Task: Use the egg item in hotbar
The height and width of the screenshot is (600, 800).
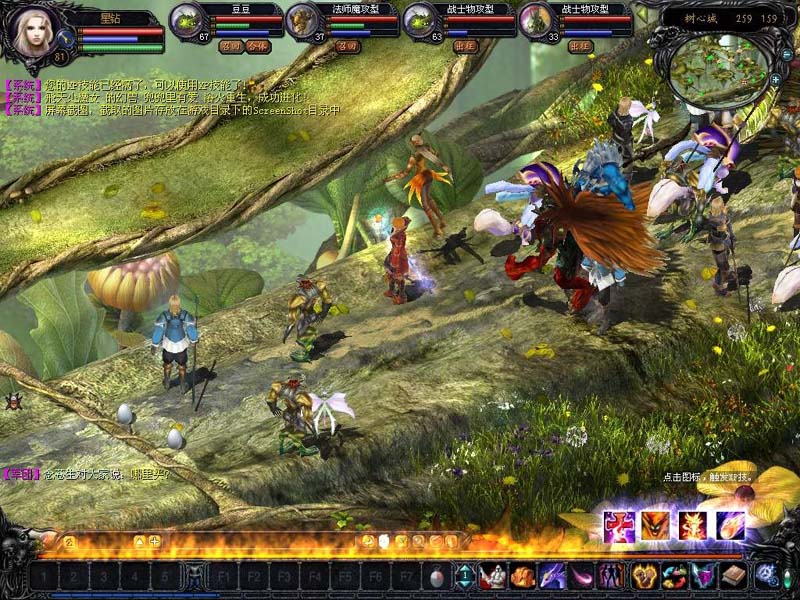Action: point(436,576)
